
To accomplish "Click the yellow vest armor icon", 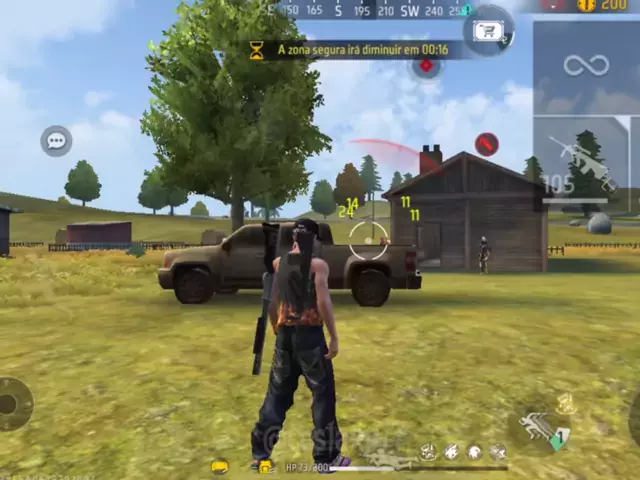I will click(264, 466).
